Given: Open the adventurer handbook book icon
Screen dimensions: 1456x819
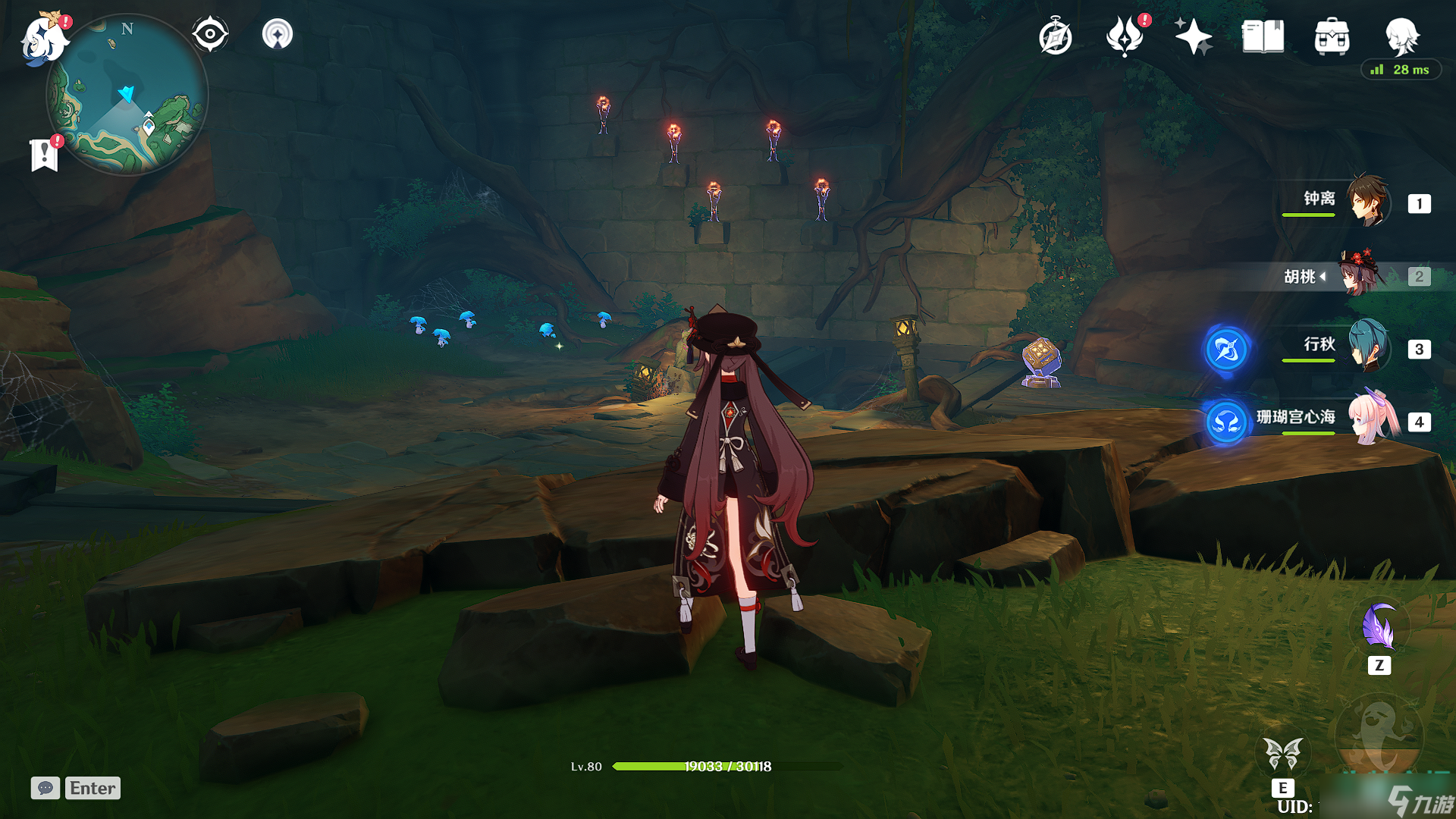Looking at the screenshot, I should [1263, 36].
